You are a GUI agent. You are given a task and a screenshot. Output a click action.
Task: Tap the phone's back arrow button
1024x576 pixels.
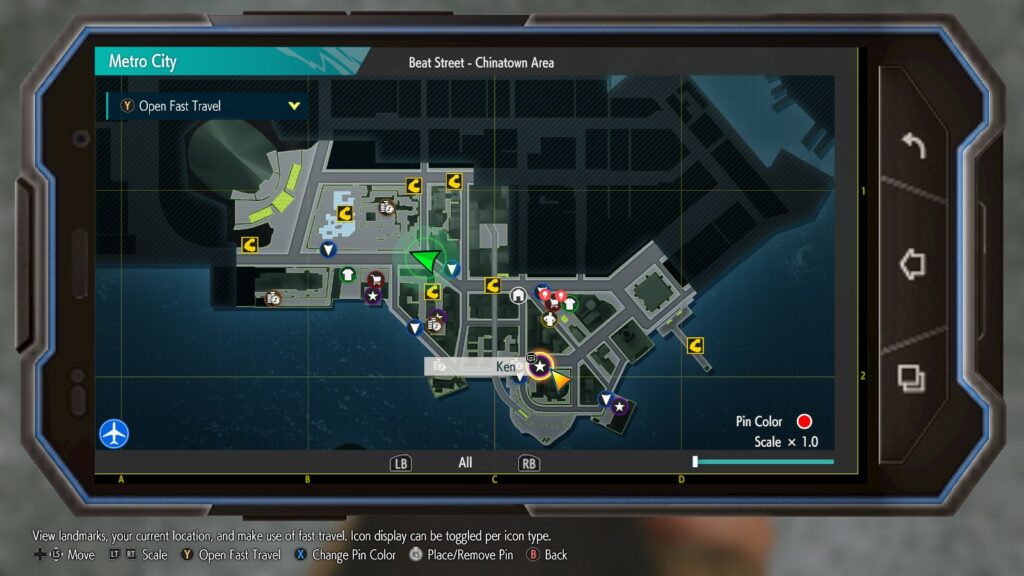912,146
